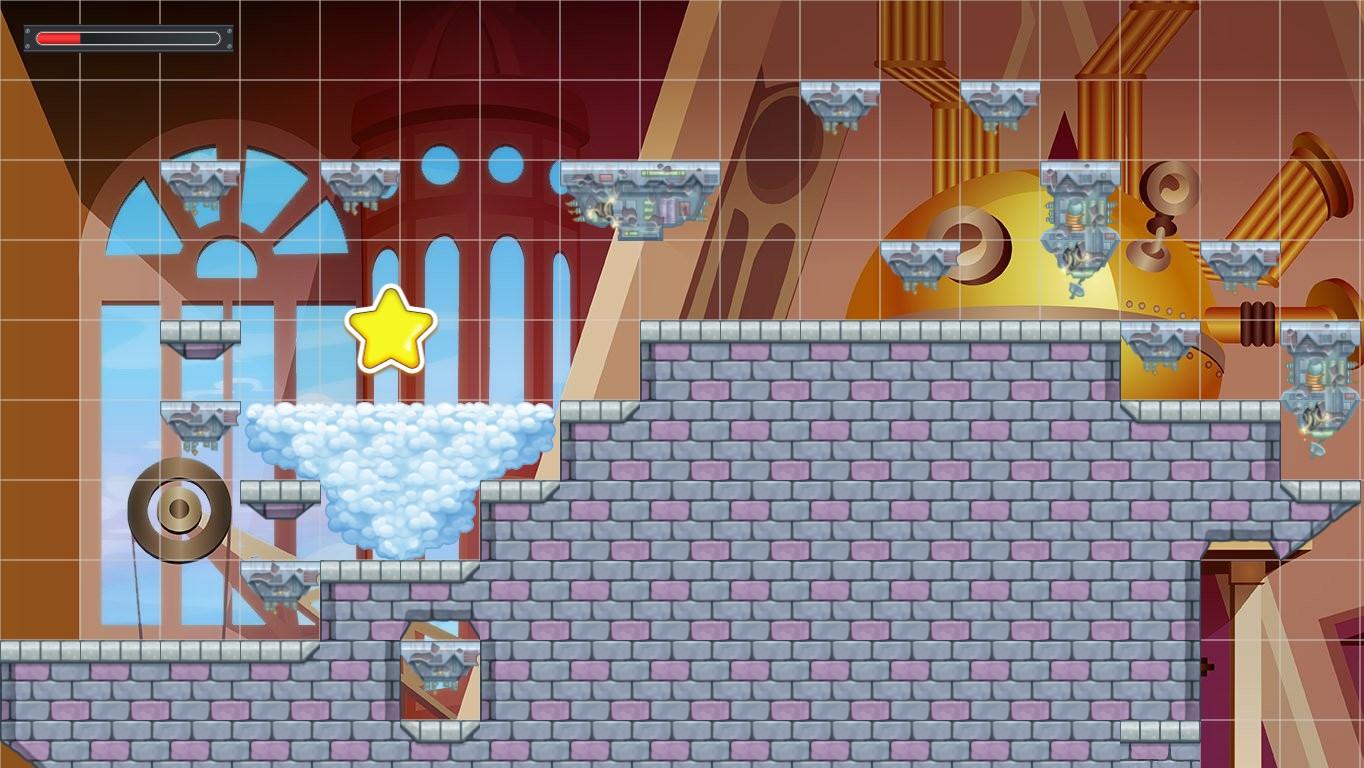Select the bronze gear wheel on the left

click(175, 505)
